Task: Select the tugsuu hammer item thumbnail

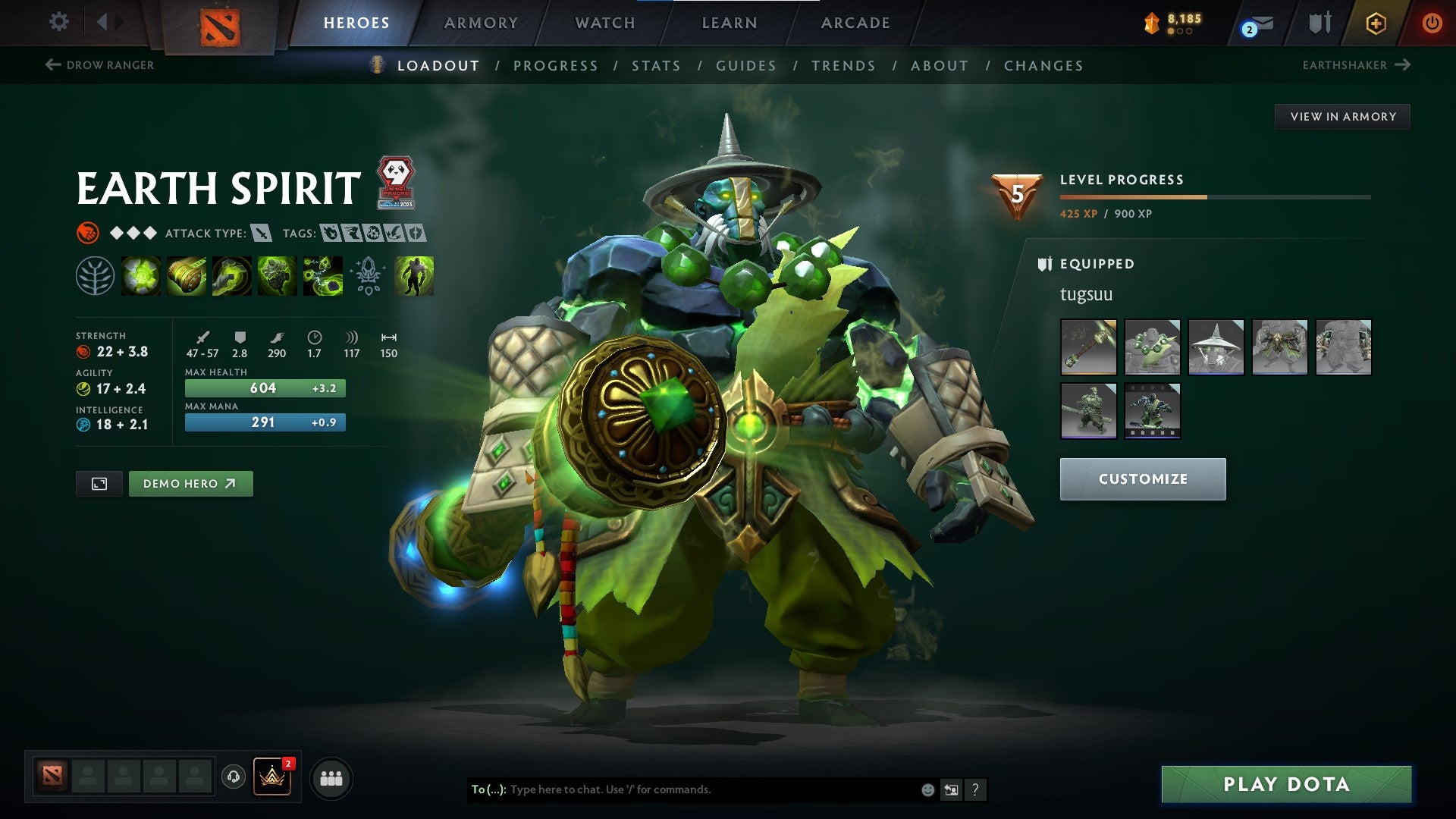Action: pyautogui.click(x=1088, y=347)
